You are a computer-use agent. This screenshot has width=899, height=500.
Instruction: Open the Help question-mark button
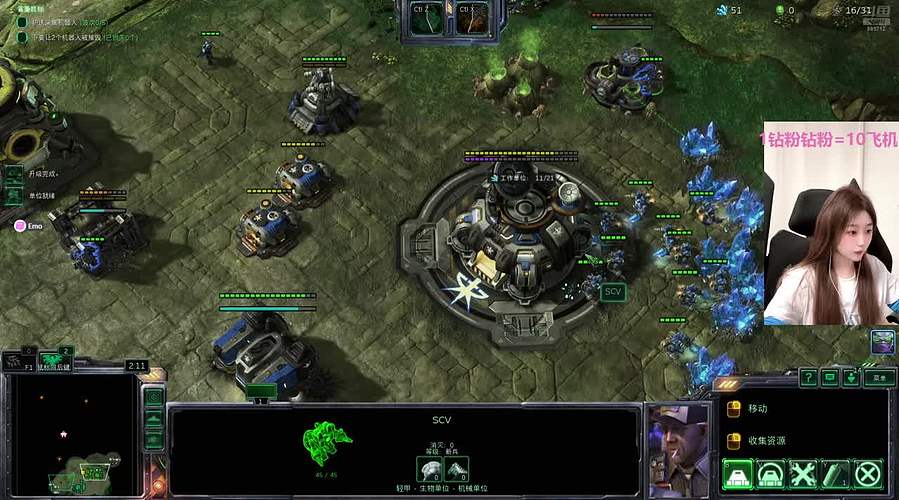(808, 377)
